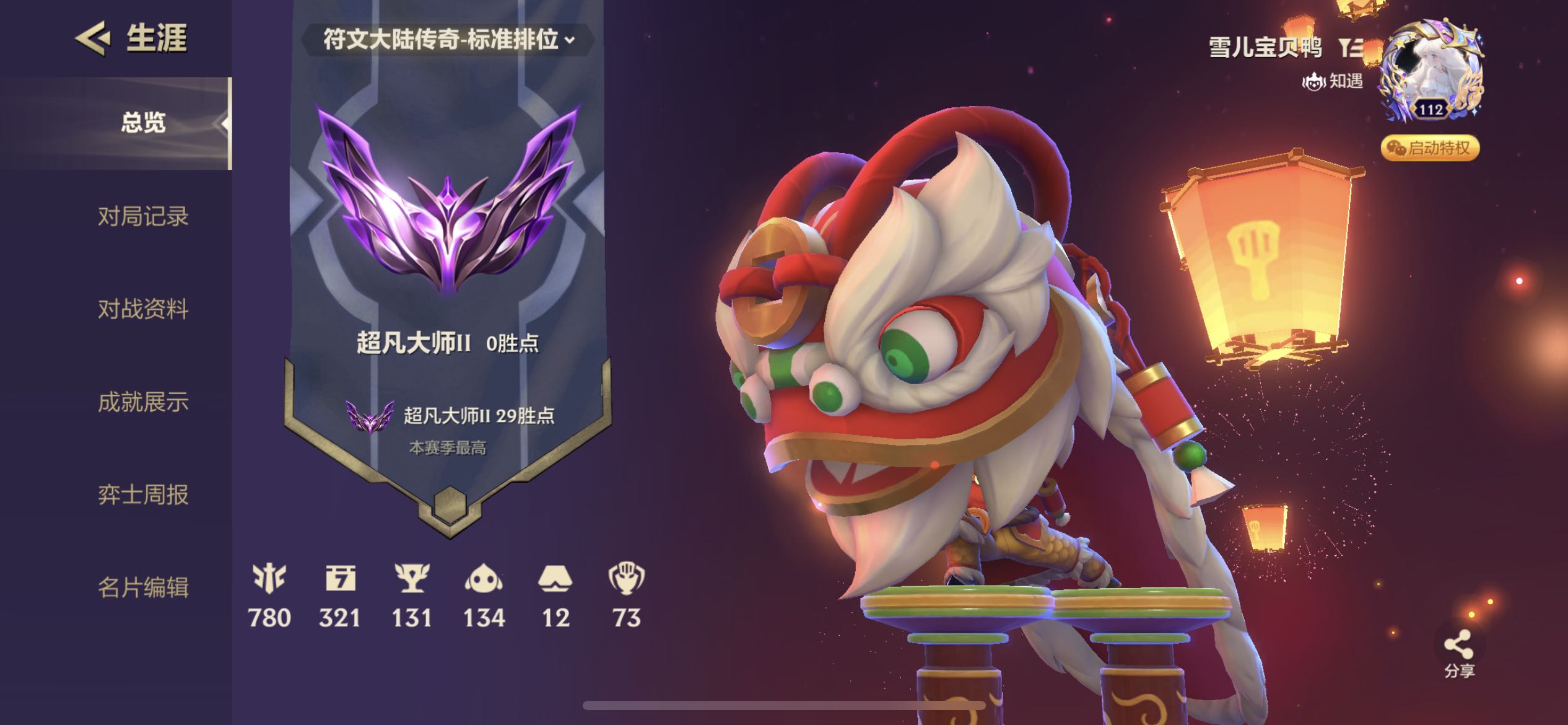This screenshot has width=1568, height=725.
Task: Show the 成就展示 achievements tab
Action: tap(143, 402)
